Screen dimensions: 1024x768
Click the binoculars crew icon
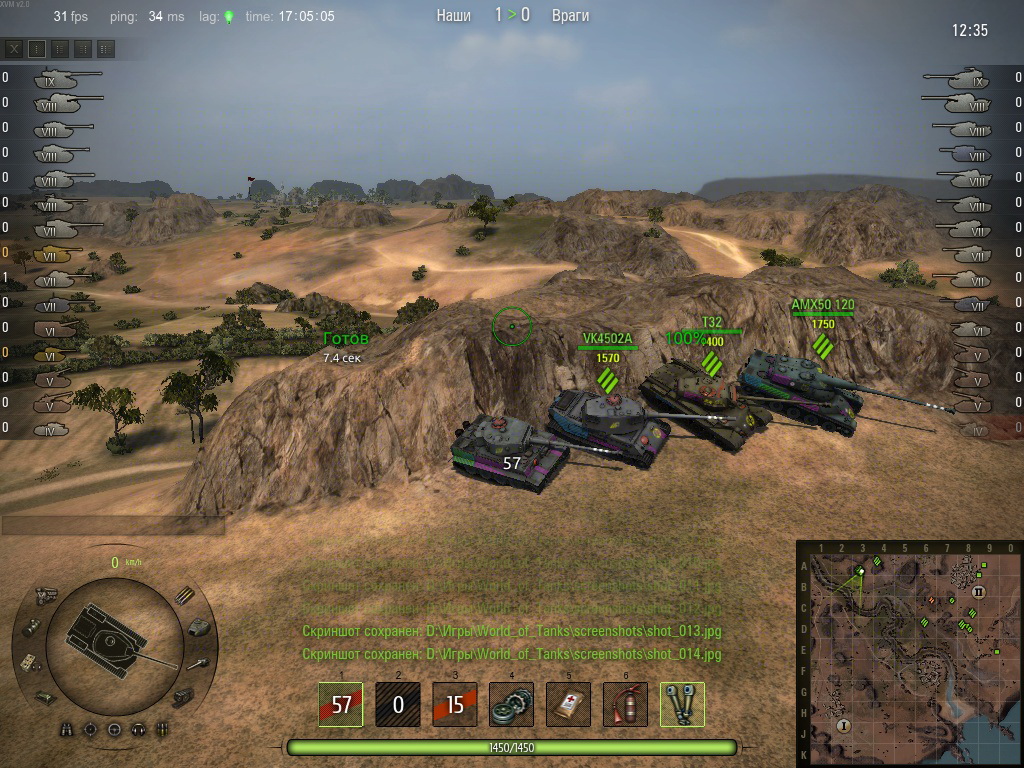tap(67, 729)
